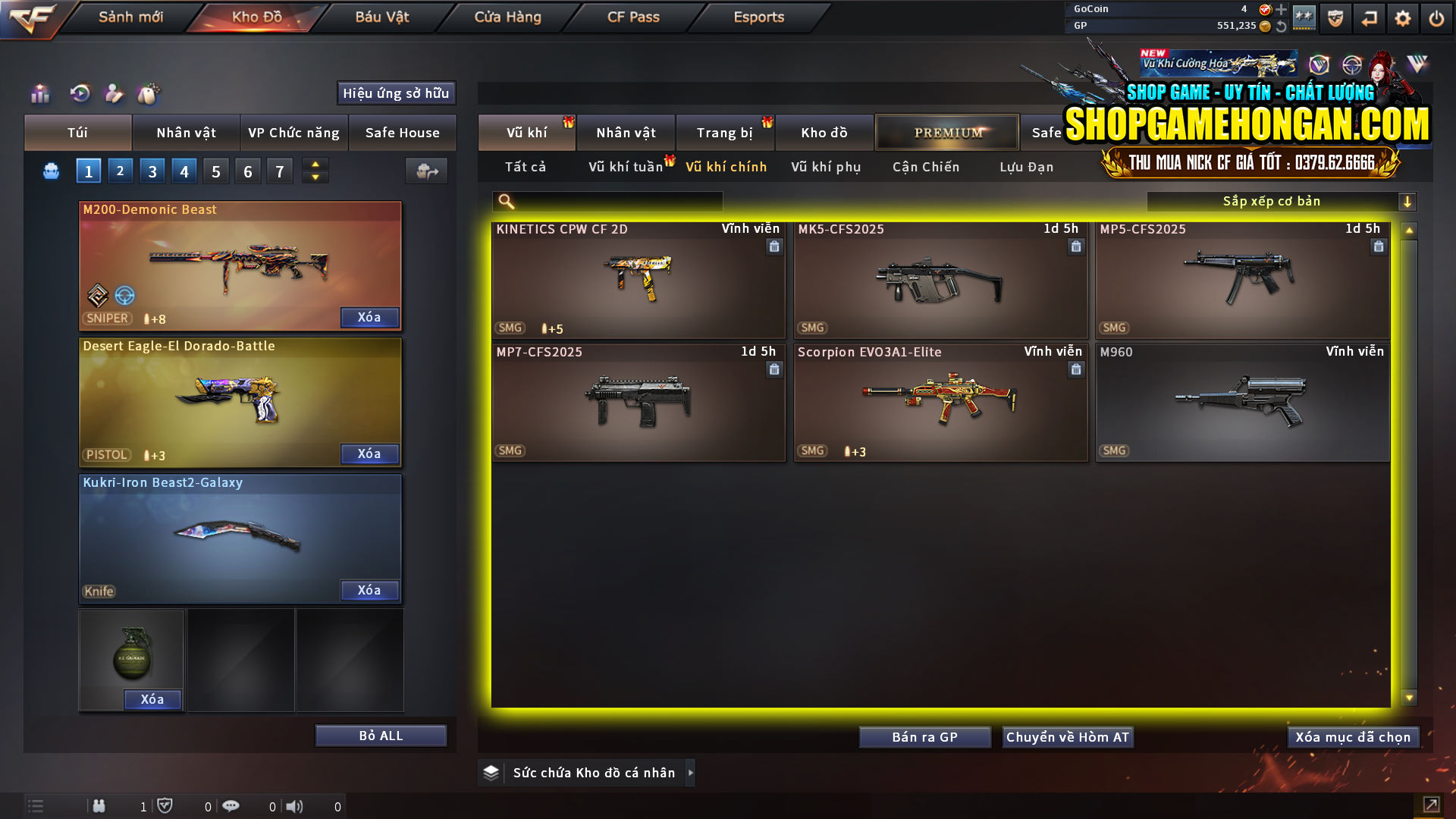1456x819 pixels.
Task: Open the Báu Vật menu at the top
Action: pyautogui.click(x=381, y=17)
